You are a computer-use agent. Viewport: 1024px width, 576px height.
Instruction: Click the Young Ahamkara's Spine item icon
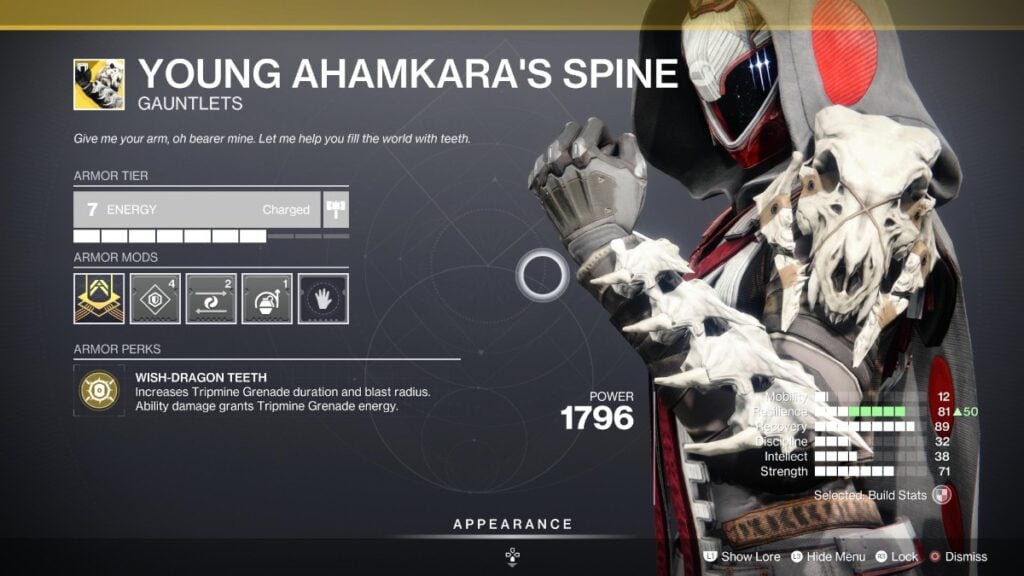click(x=99, y=84)
